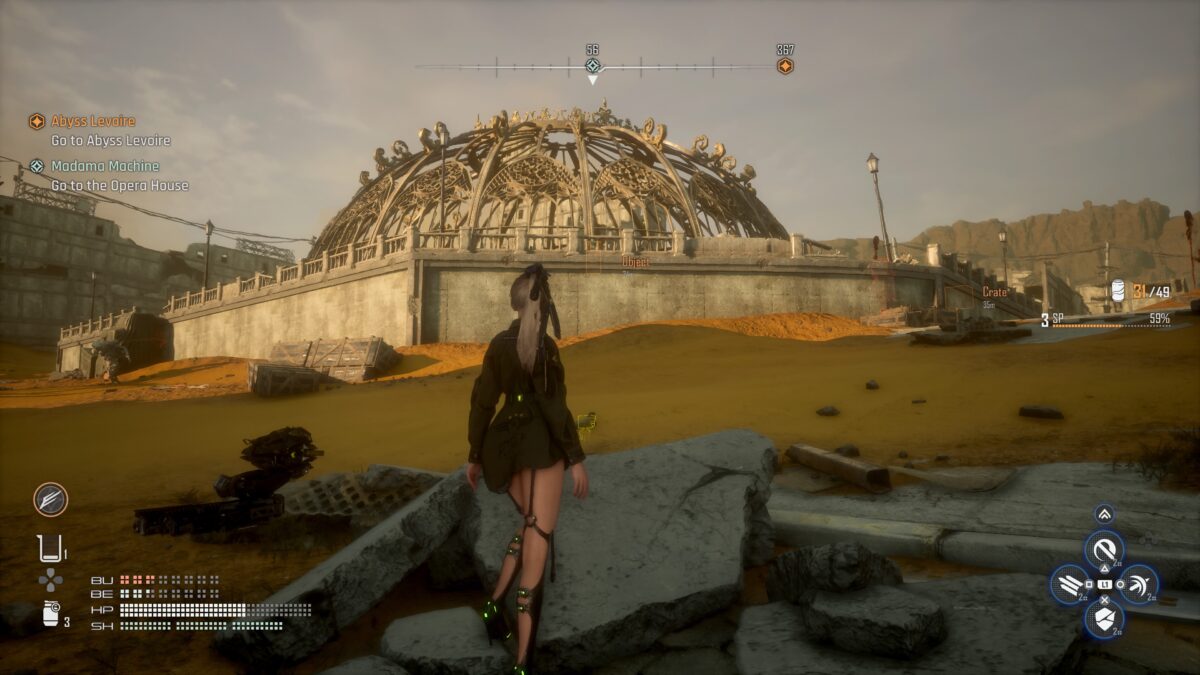
Task: Select the Abyss Levoire quest tracker entry
Action: (x=92, y=121)
